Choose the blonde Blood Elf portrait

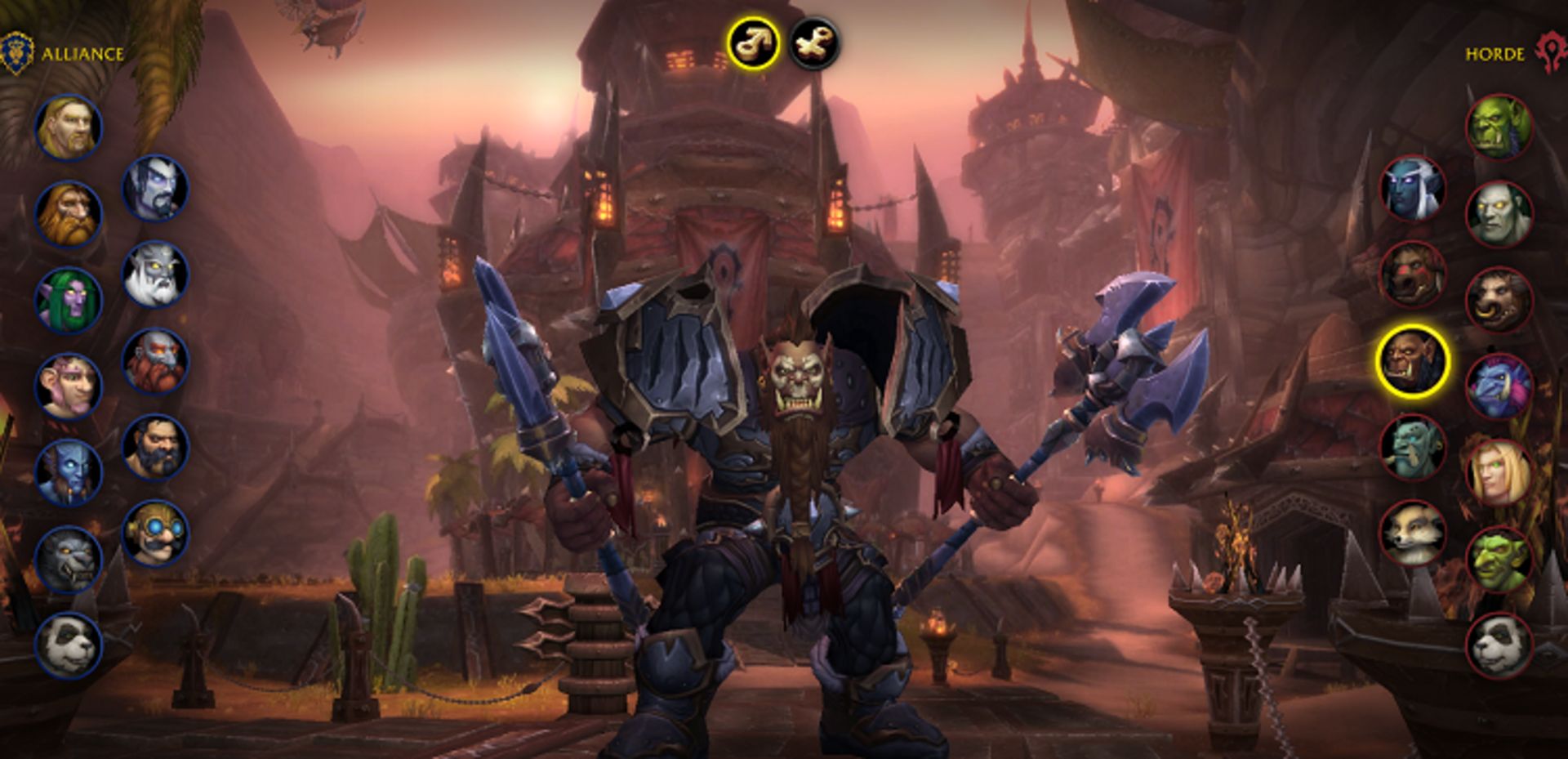point(1499,473)
